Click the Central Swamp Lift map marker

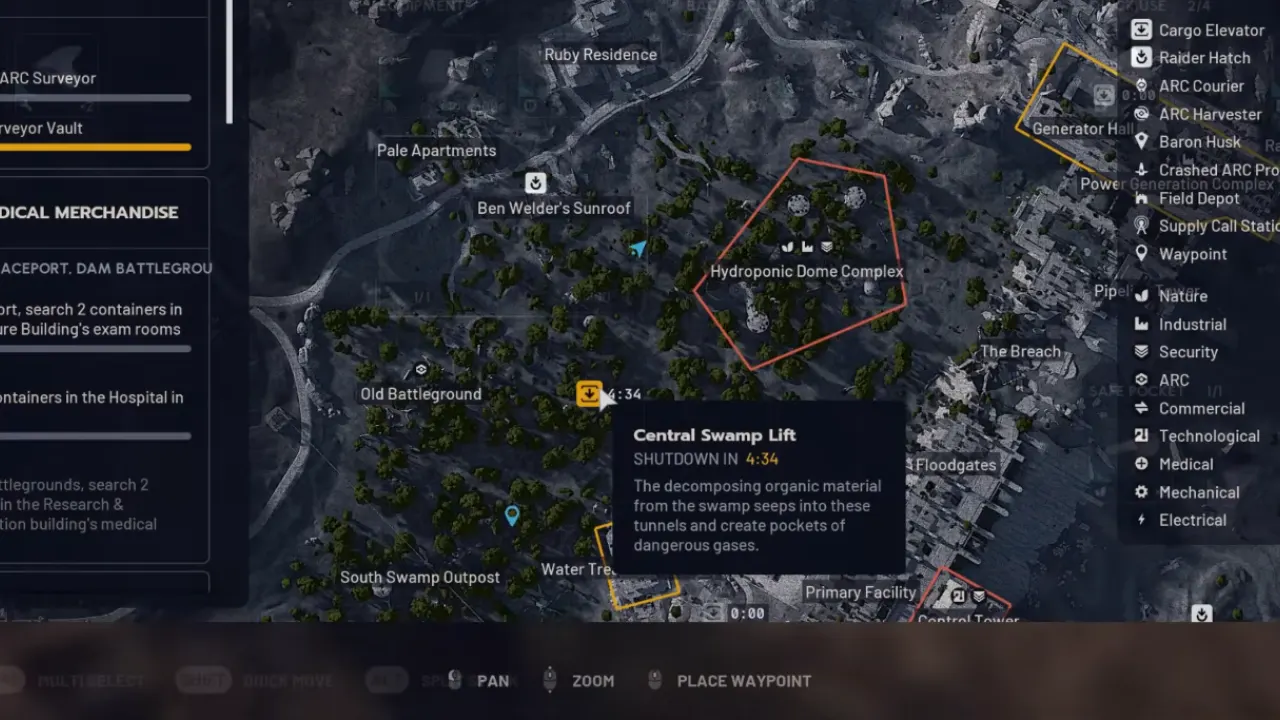588,393
